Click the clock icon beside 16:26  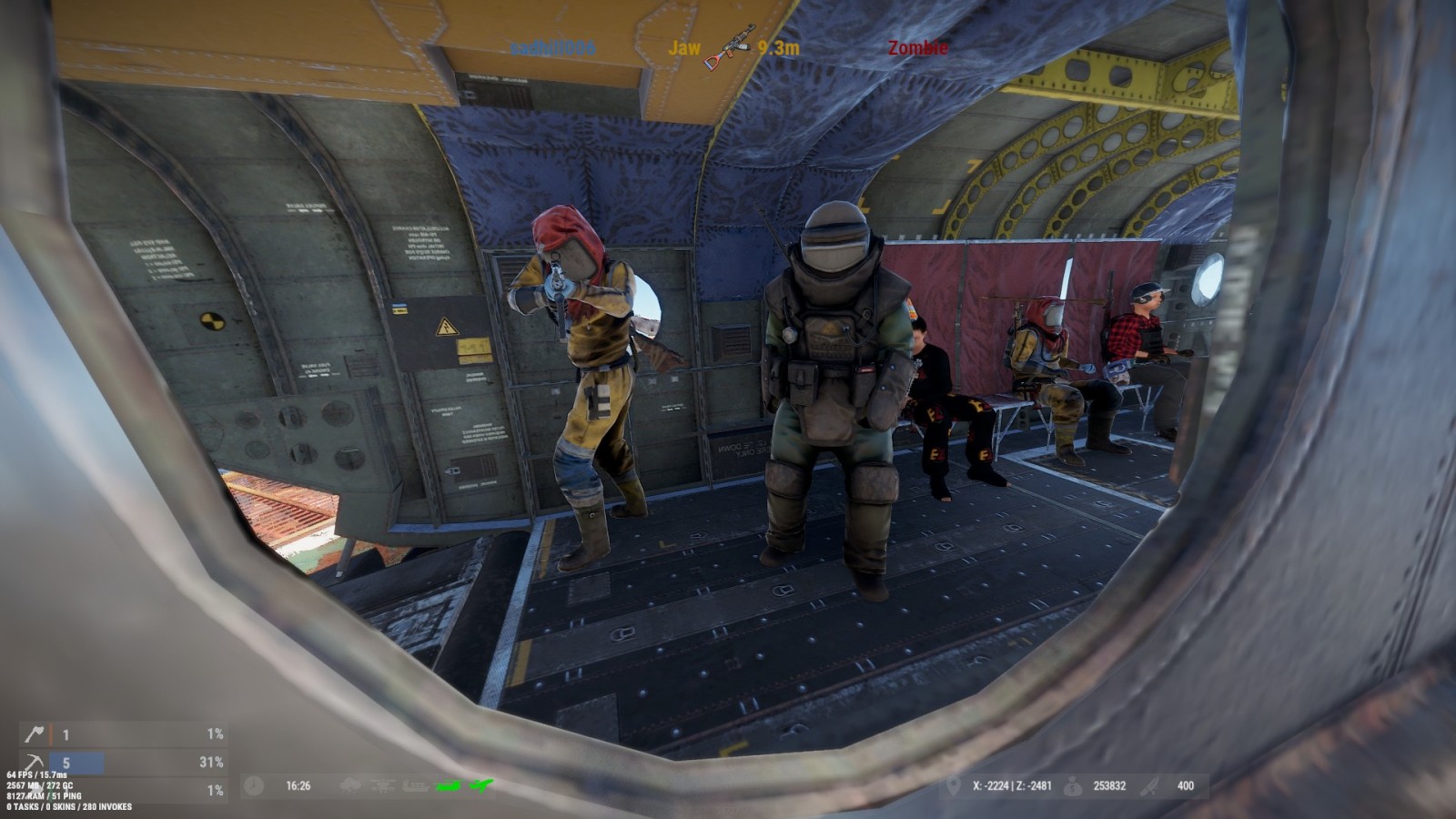coord(254,785)
